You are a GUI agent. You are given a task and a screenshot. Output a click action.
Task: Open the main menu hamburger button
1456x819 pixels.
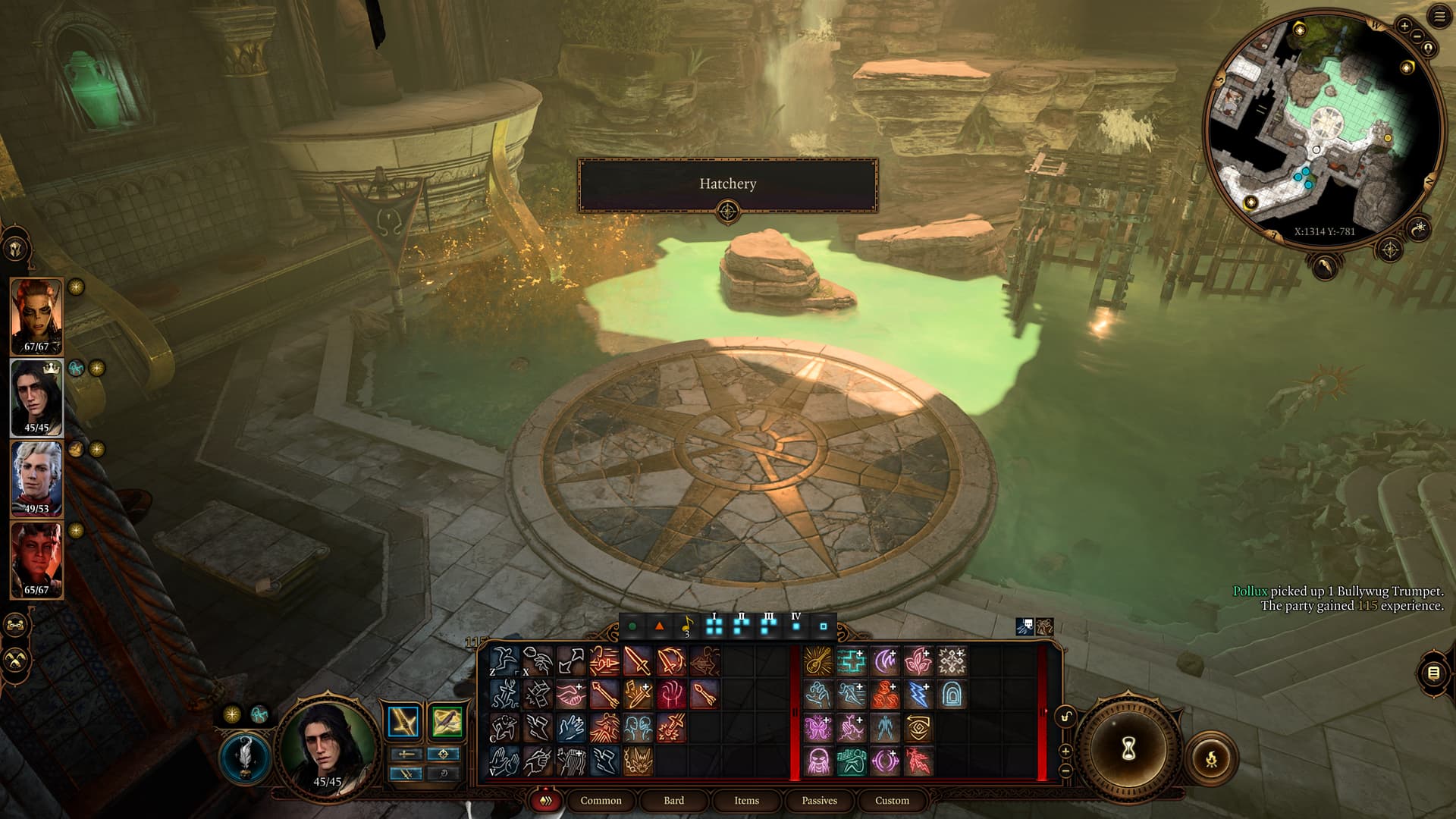click(x=1439, y=17)
